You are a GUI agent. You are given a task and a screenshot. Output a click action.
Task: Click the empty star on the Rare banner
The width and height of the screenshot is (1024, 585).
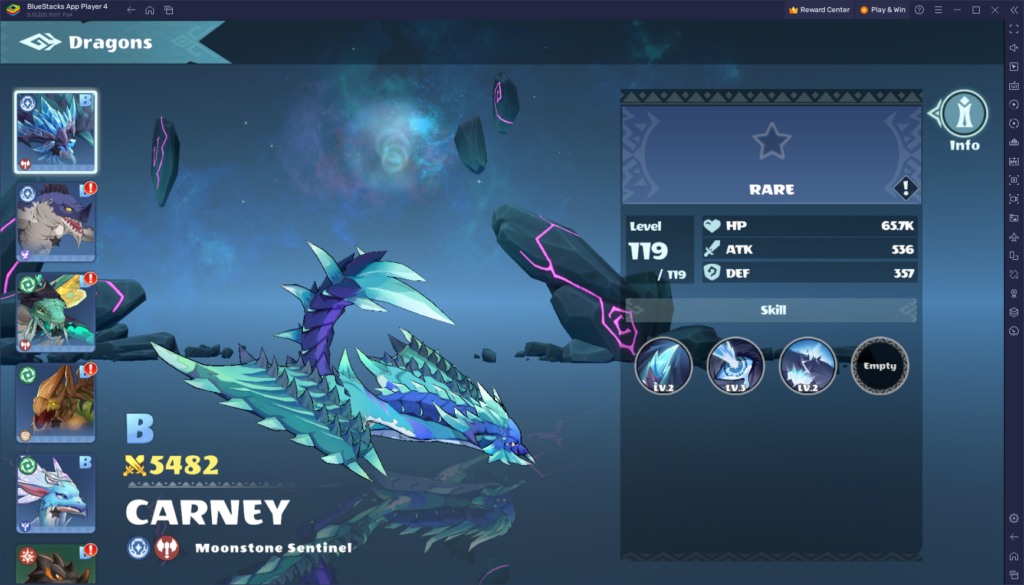771,141
